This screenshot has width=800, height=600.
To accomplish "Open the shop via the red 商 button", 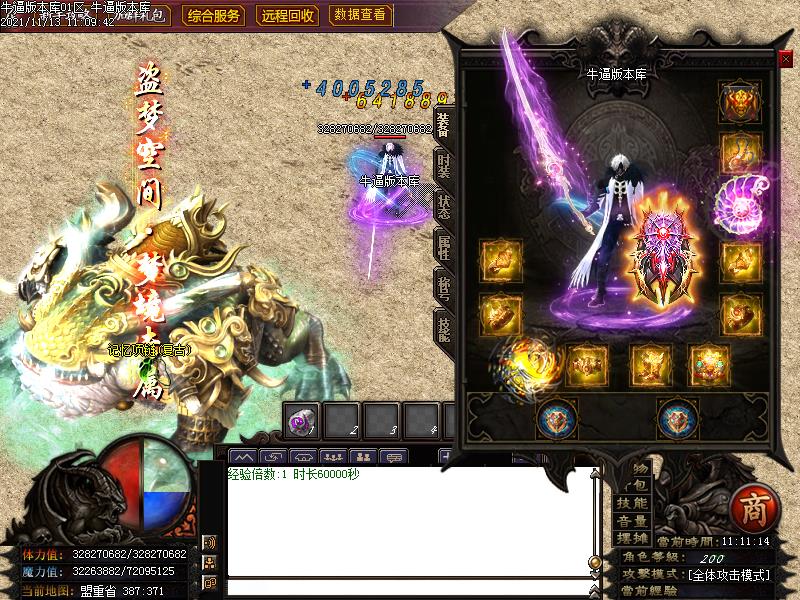I will 749,508.
